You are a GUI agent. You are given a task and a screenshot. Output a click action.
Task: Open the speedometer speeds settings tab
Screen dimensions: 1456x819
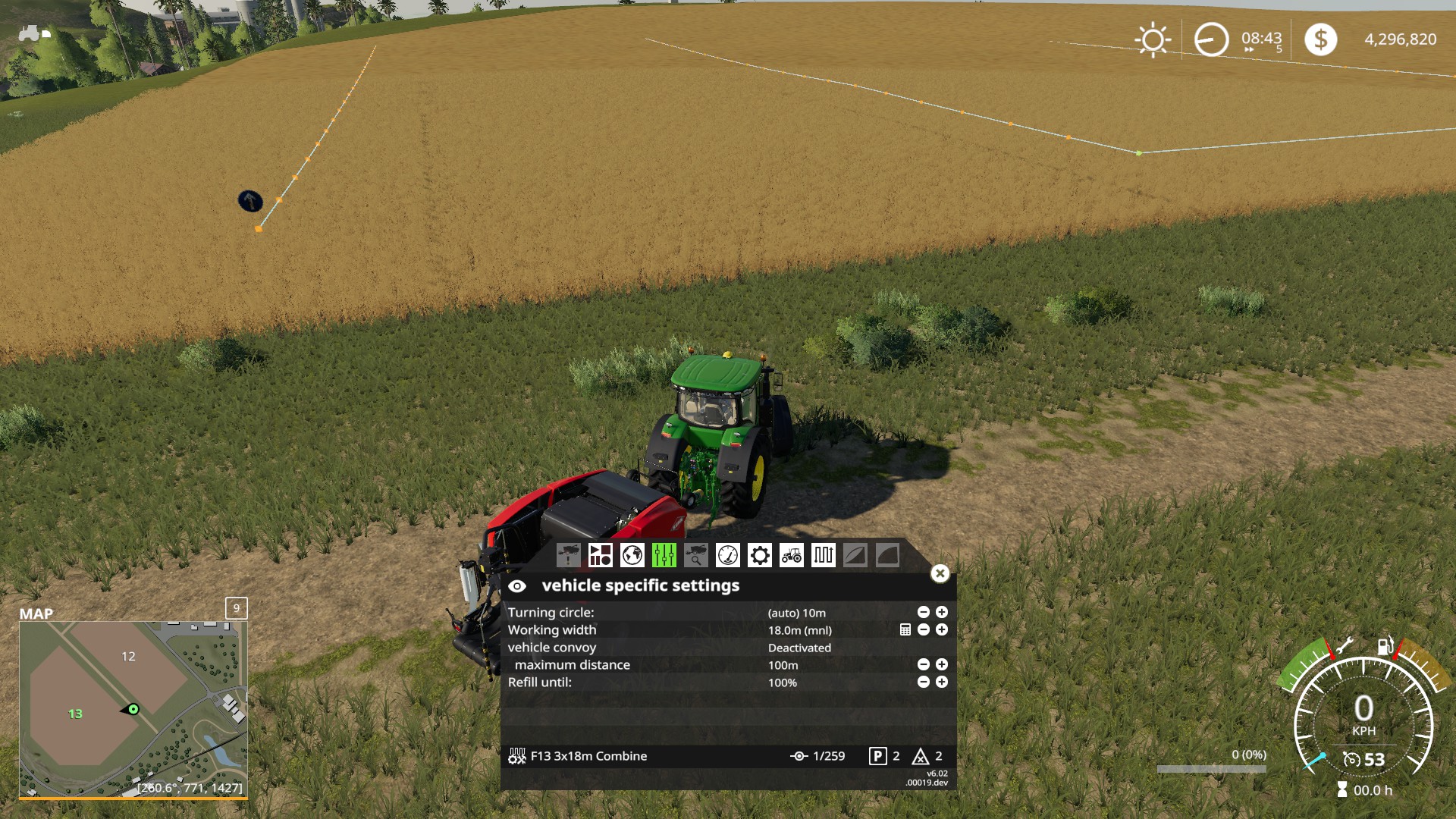pos(727,555)
